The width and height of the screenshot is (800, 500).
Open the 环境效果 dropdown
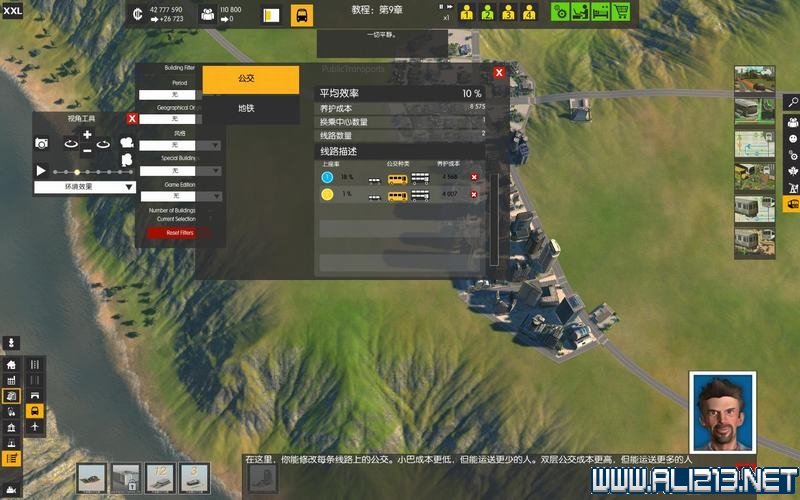(x=86, y=187)
